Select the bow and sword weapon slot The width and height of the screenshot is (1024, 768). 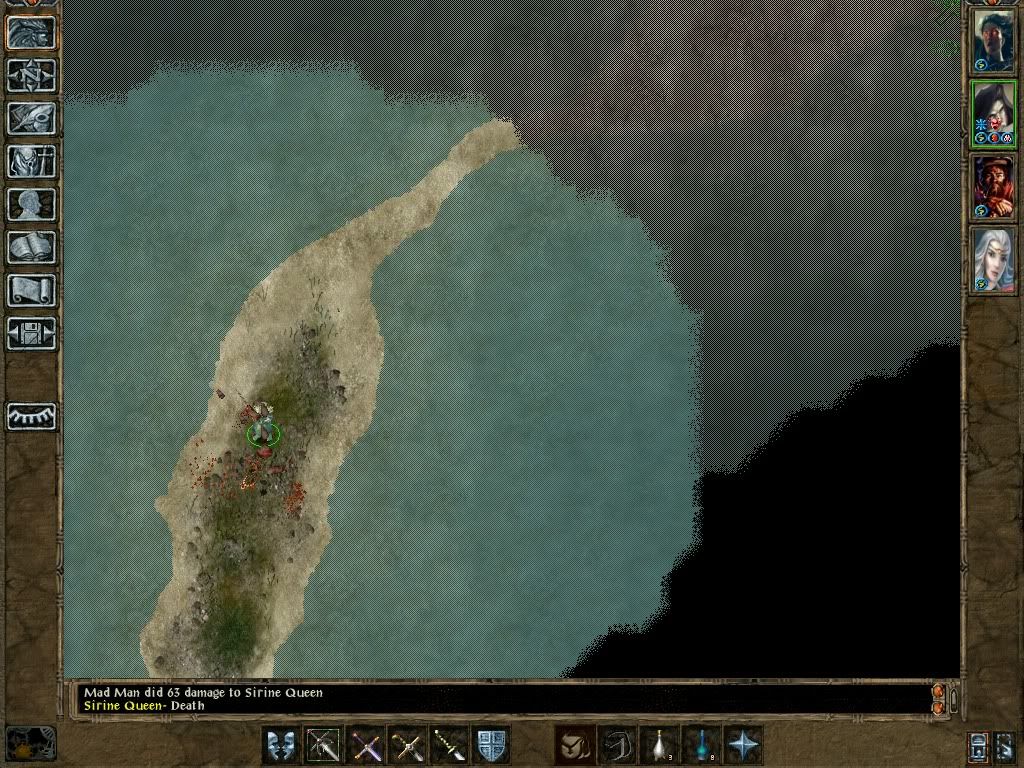(x=323, y=745)
